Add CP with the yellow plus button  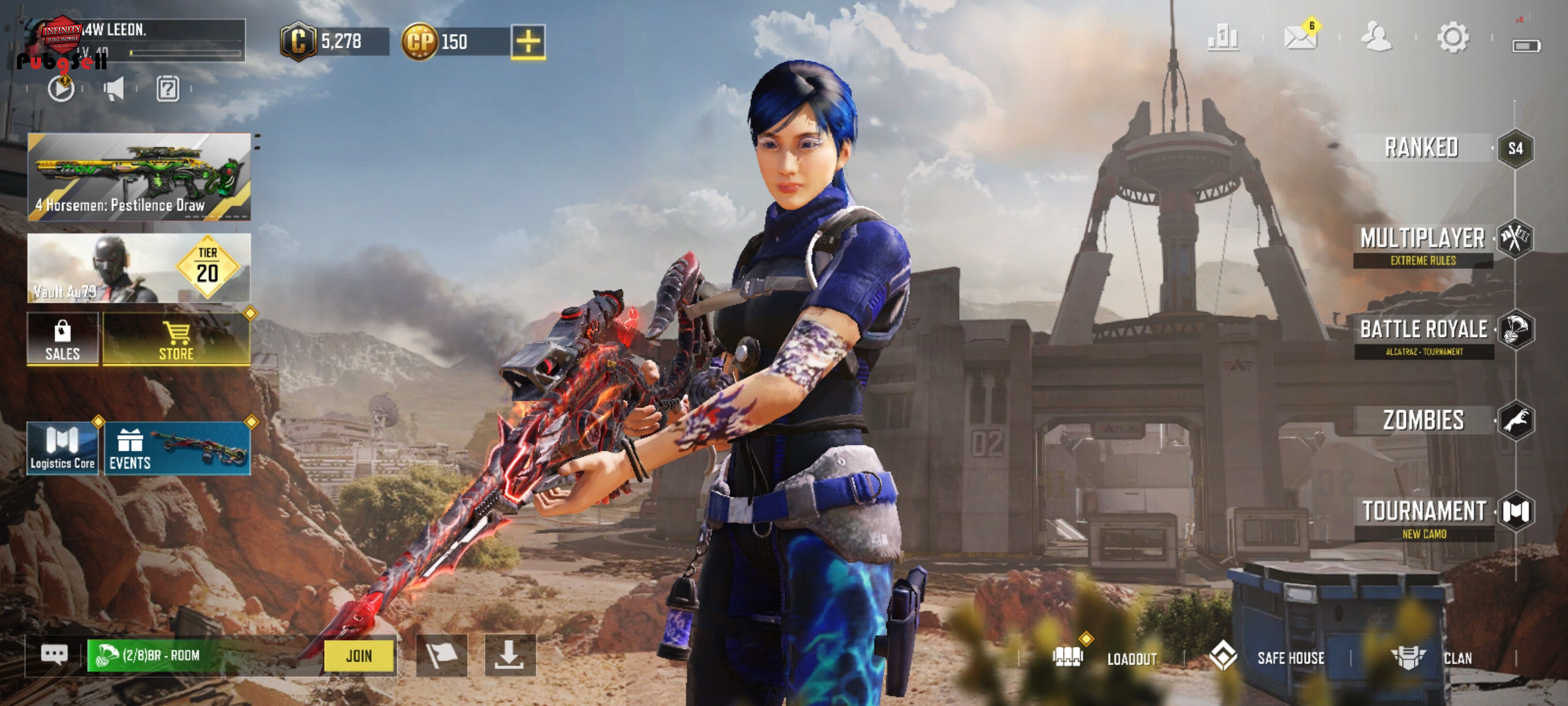point(528,42)
